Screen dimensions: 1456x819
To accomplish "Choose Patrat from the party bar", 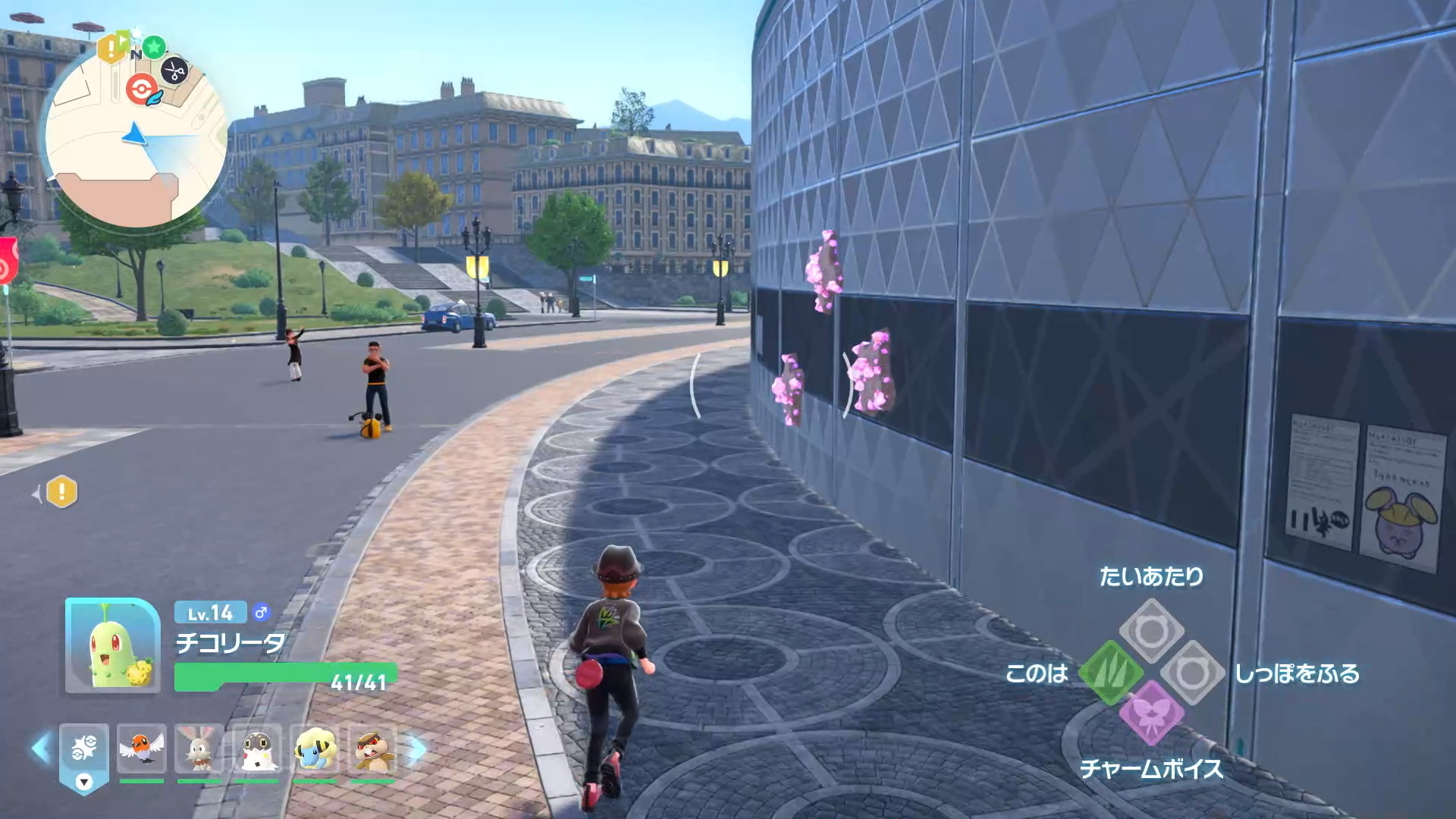I will click(x=372, y=749).
